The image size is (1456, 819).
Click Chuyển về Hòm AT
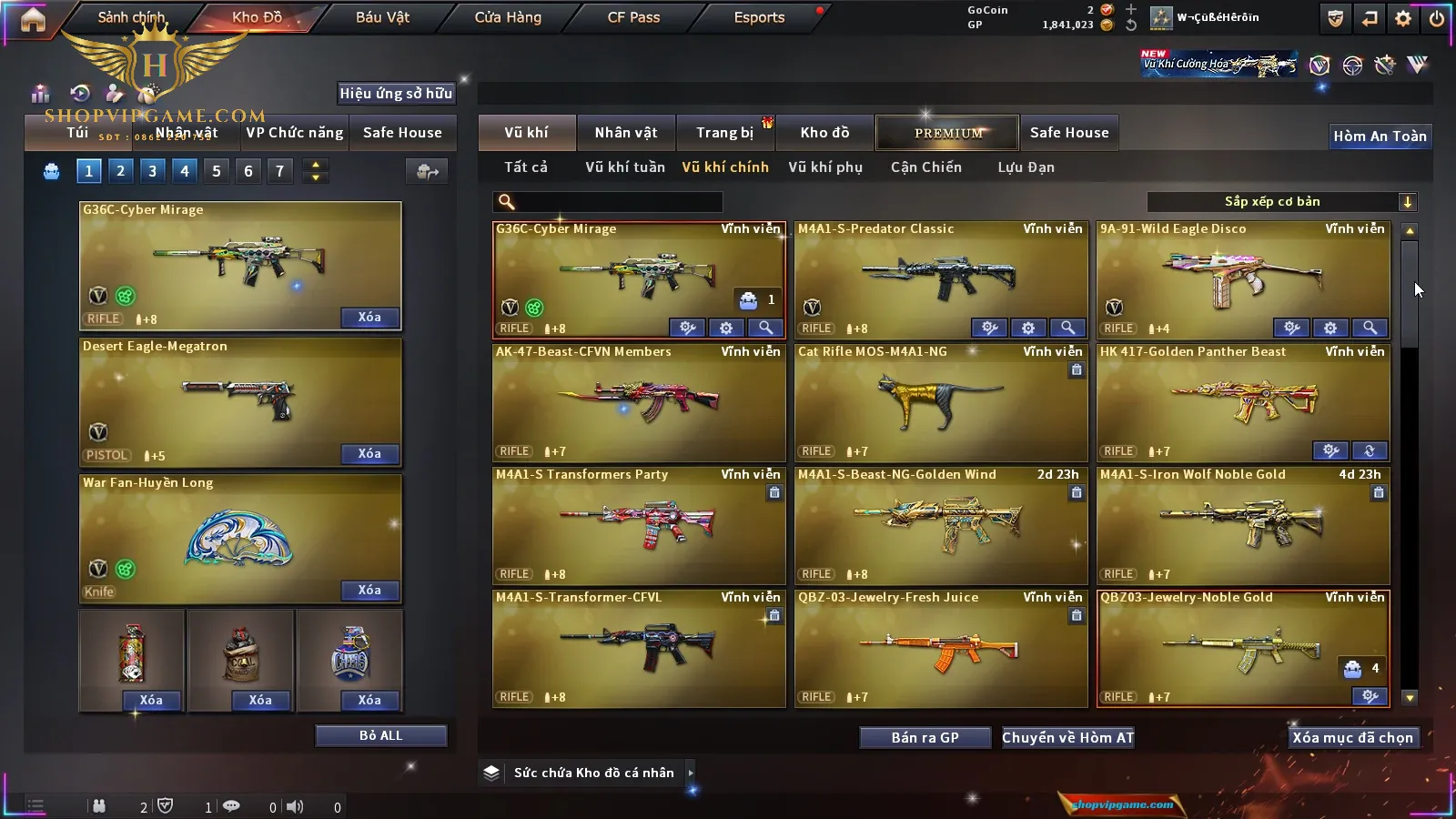[x=1067, y=737]
